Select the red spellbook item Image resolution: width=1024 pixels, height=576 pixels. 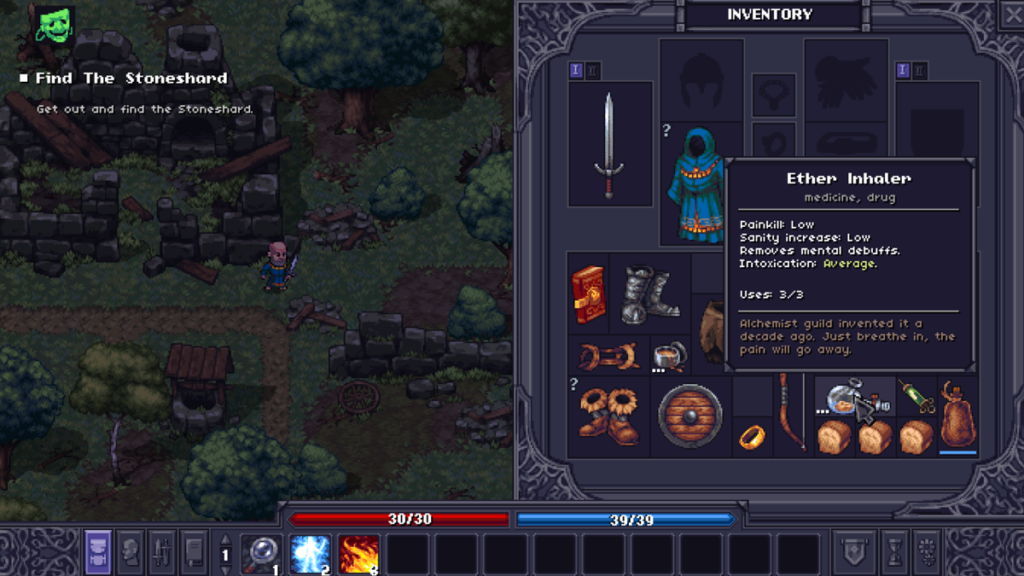pos(589,294)
